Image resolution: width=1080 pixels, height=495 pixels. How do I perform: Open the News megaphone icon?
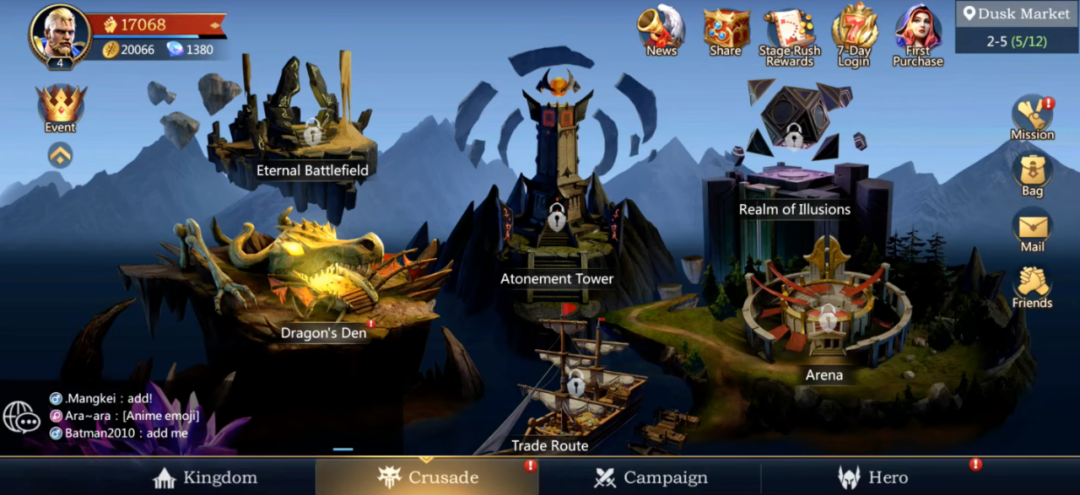click(661, 30)
